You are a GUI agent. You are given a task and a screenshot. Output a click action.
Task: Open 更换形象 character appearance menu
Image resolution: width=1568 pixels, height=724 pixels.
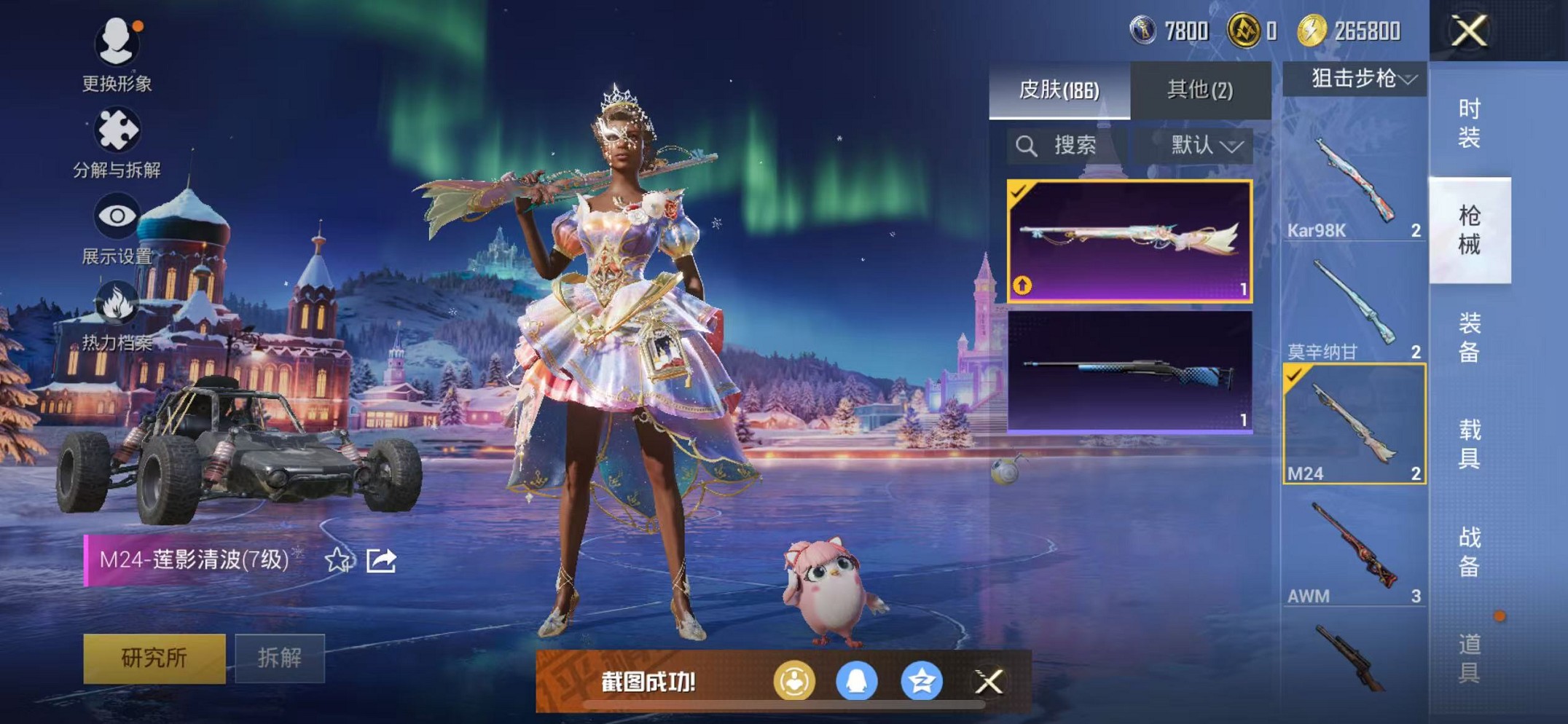[x=117, y=55]
